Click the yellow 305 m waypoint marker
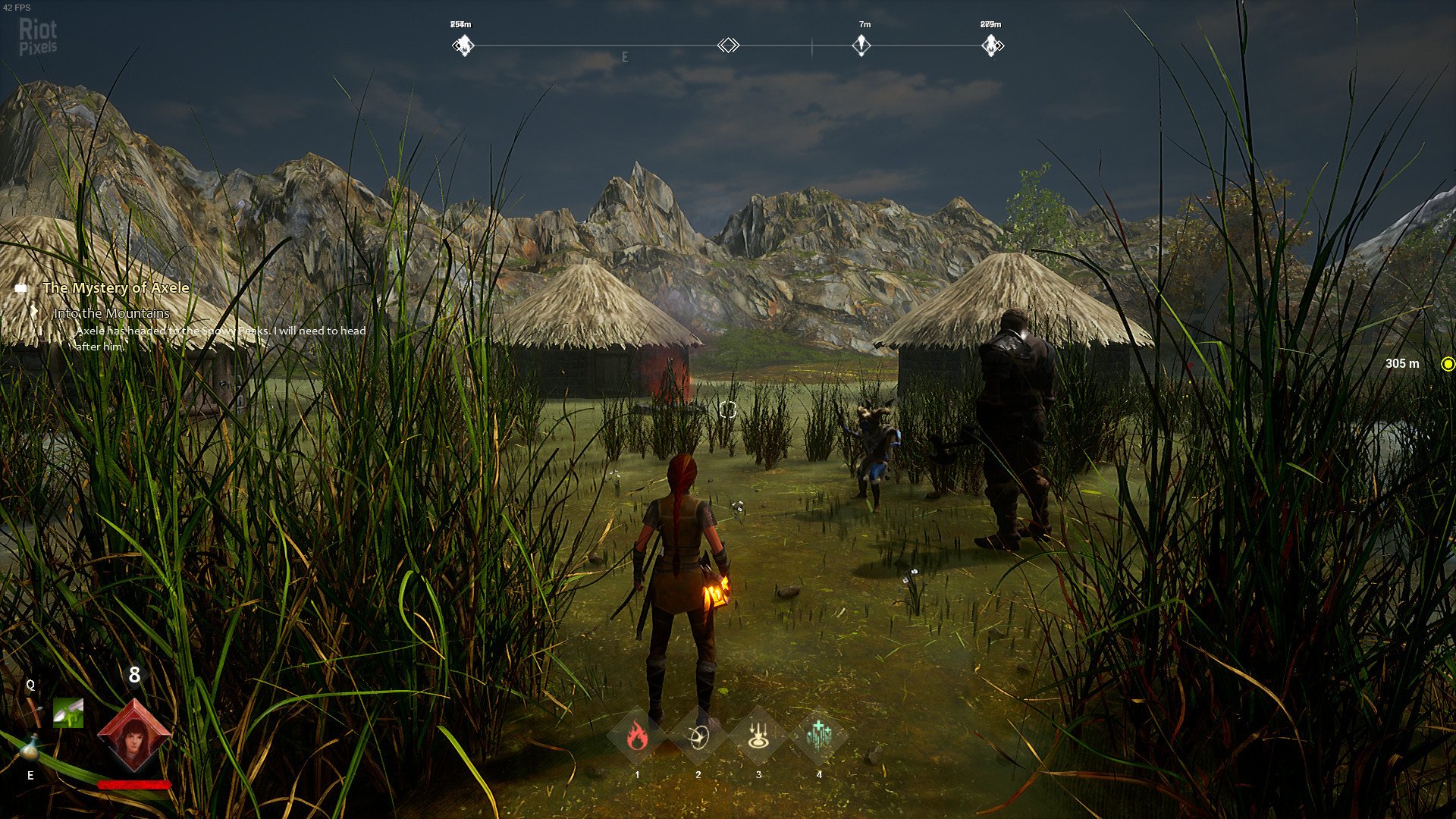Screen dimensions: 1456x819 click(x=1447, y=364)
